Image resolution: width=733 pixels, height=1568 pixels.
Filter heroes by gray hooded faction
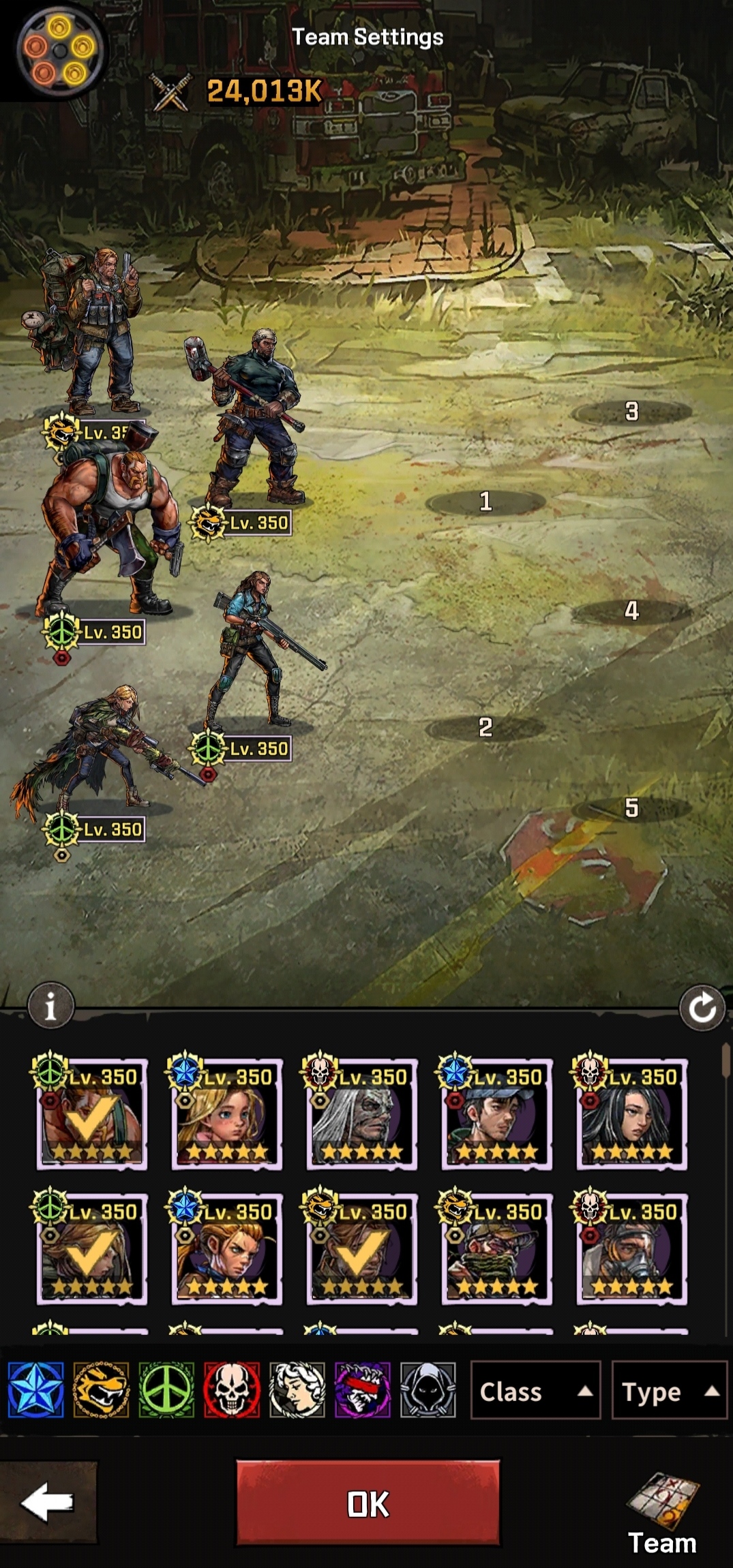point(428,1390)
